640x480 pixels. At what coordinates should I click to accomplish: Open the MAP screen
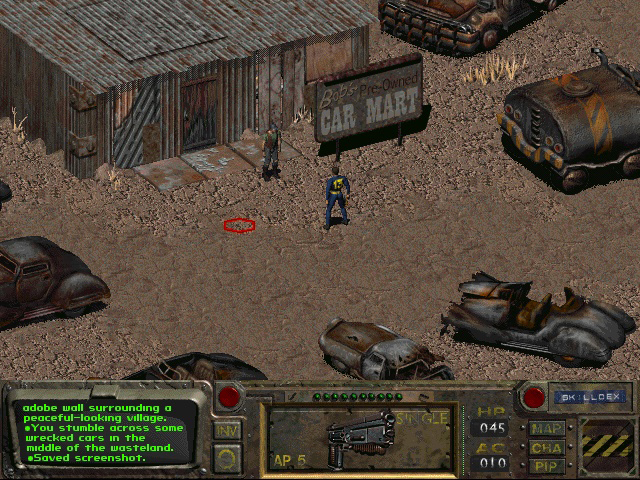pos(547,429)
